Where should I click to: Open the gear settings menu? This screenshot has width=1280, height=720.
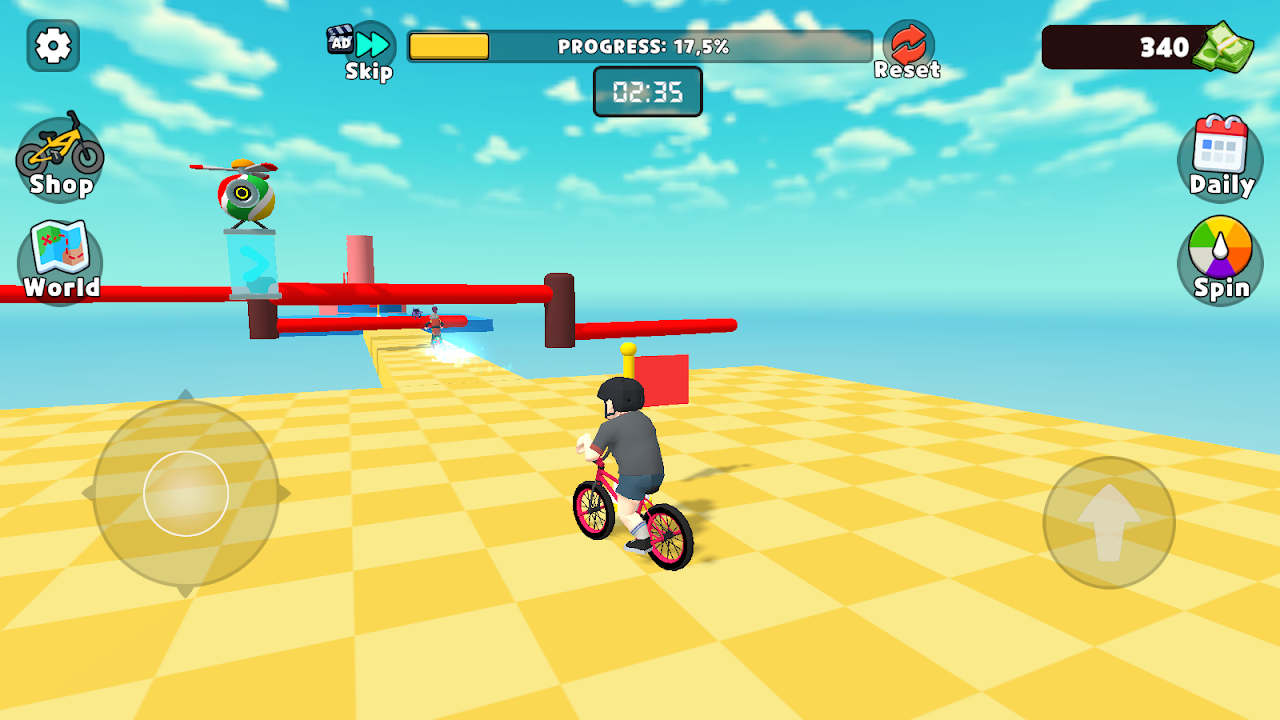pyautogui.click(x=53, y=46)
